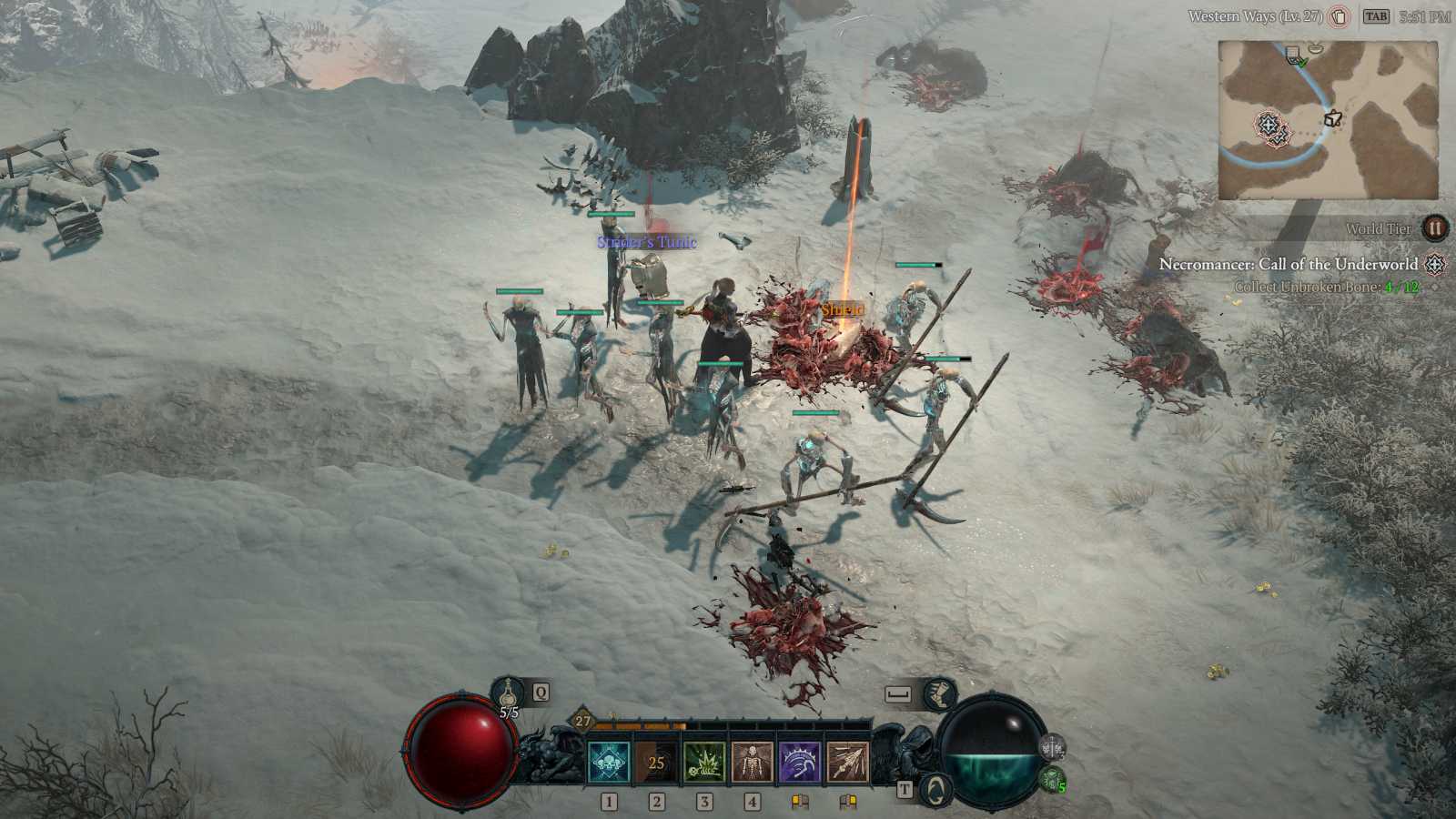Screen dimensions: 1456x819
Task: Click the World Tier emblem on the right
Action: pyautogui.click(x=1433, y=228)
